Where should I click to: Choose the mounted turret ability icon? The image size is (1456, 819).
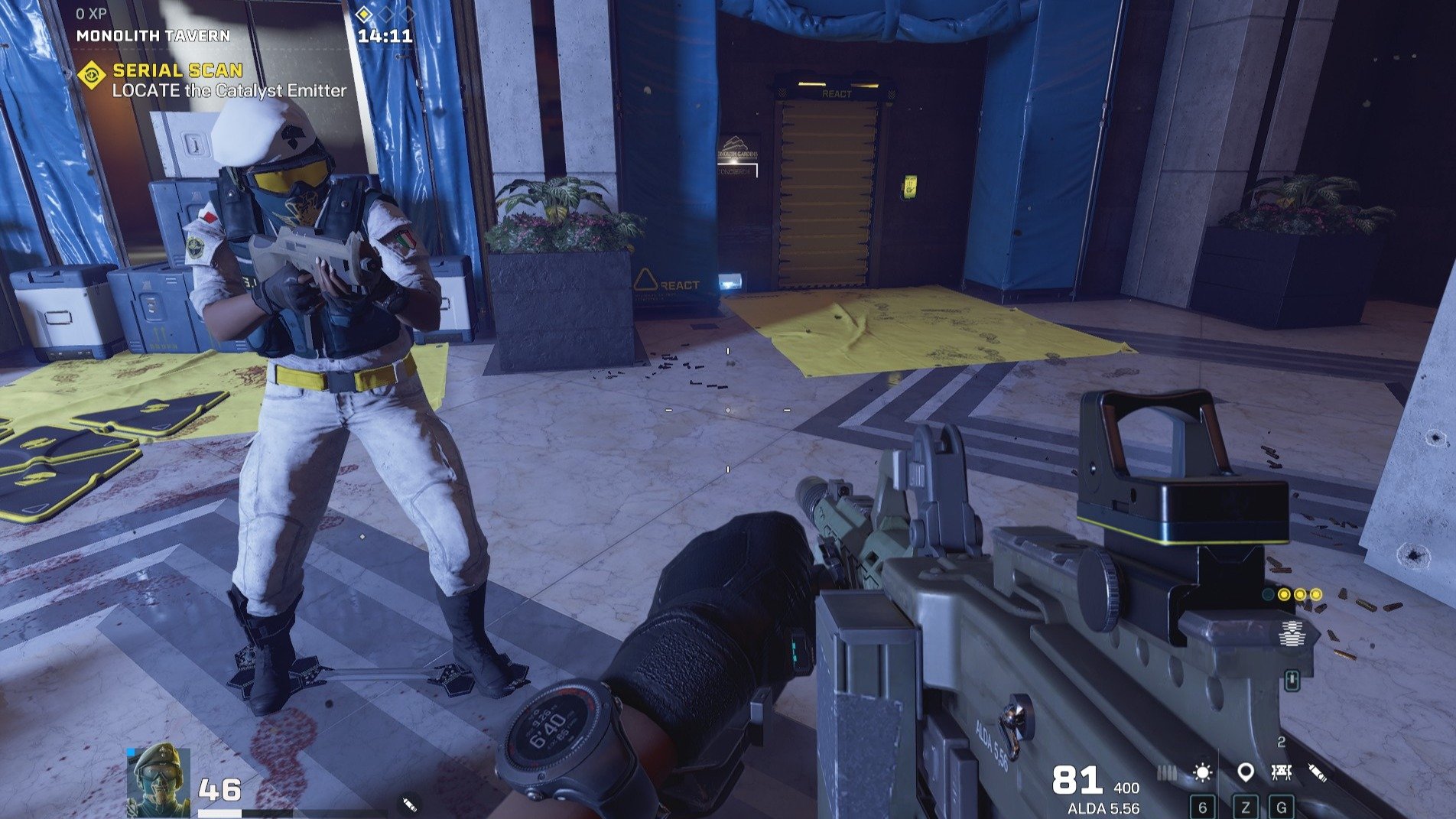pos(1282,773)
